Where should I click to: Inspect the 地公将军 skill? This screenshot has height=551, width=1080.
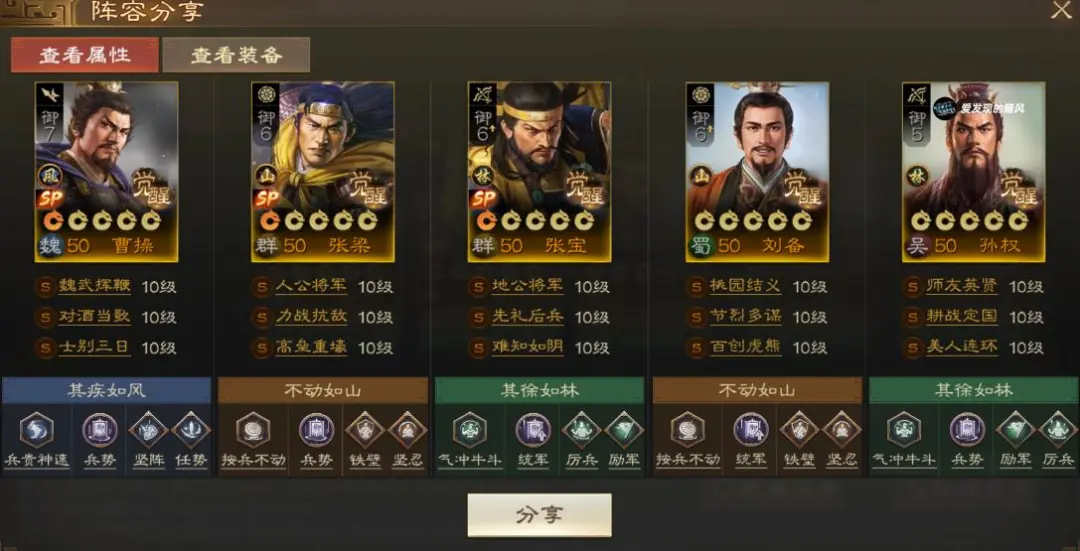(x=527, y=287)
